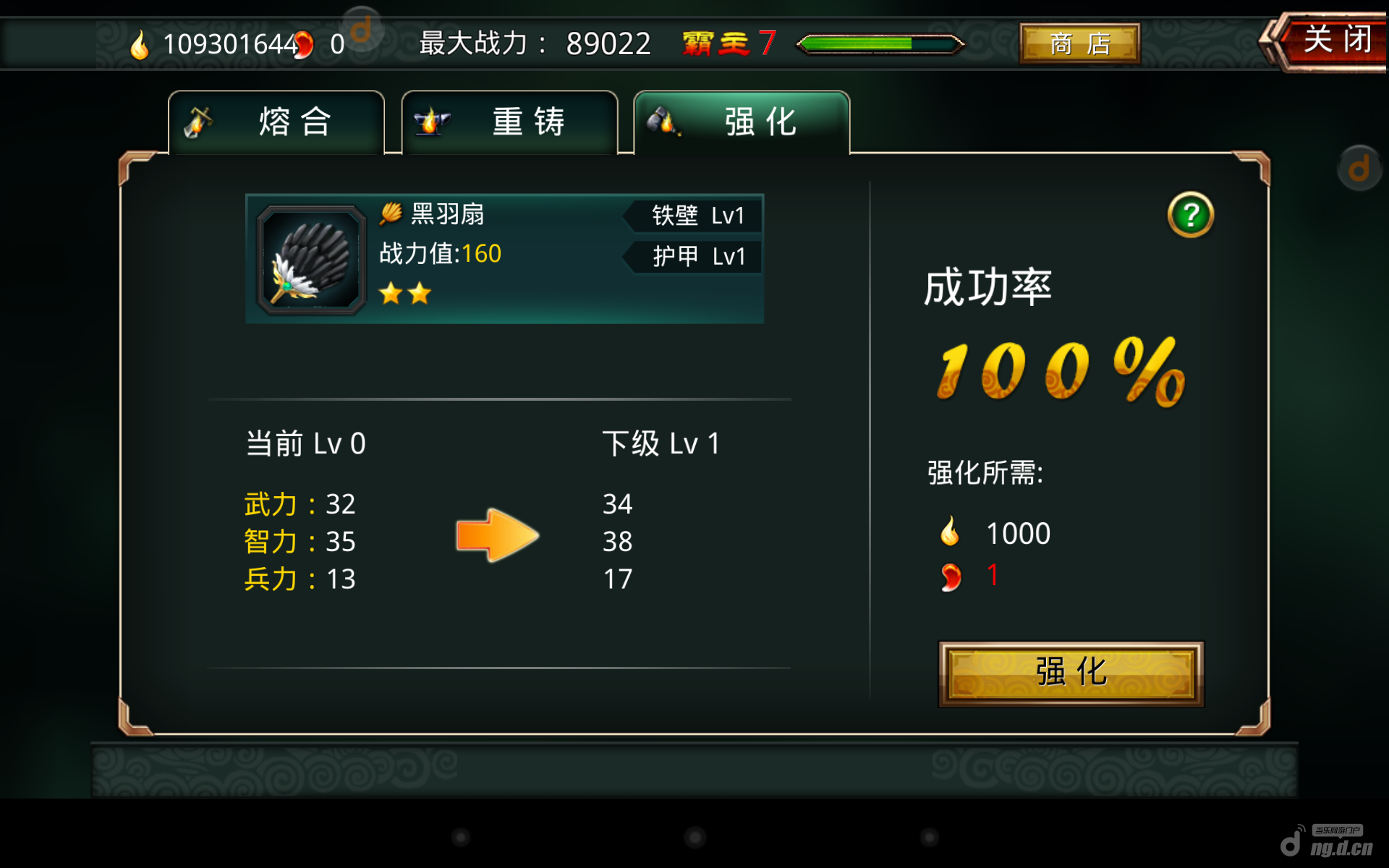Screen dimensions: 1389x868
Task: Open the 商店 shop
Action: tap(1079, 44)
